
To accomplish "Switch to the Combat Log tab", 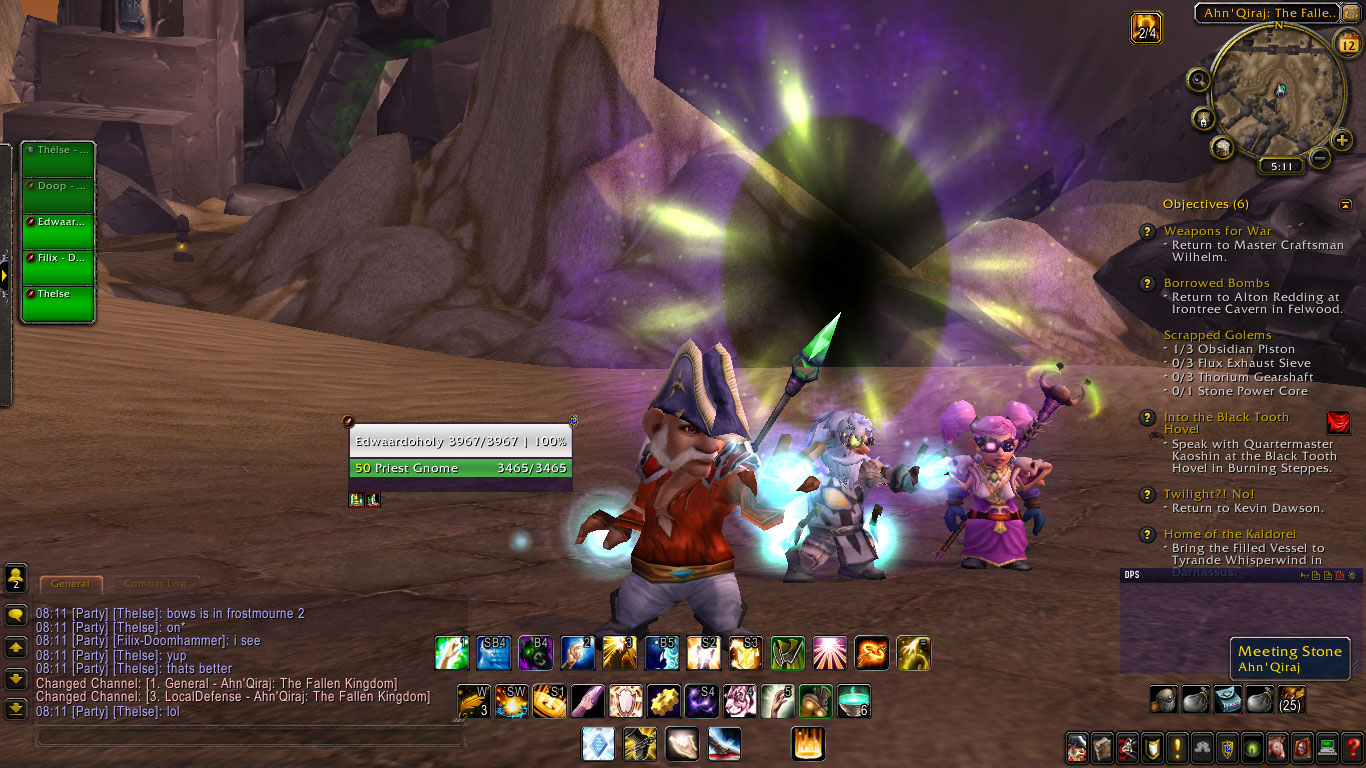I will tap(153, 584).
